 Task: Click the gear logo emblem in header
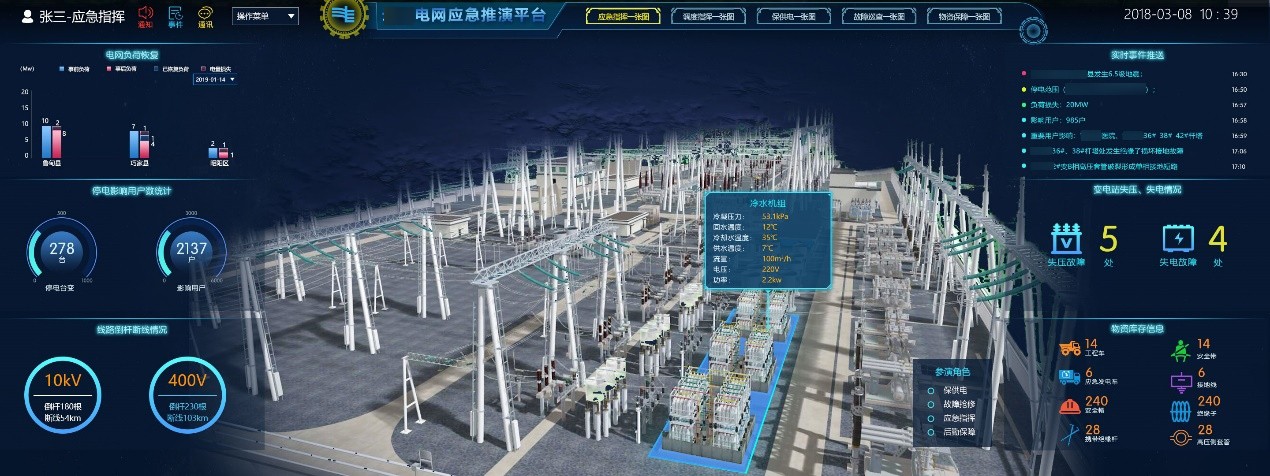(x=345, y=17)
